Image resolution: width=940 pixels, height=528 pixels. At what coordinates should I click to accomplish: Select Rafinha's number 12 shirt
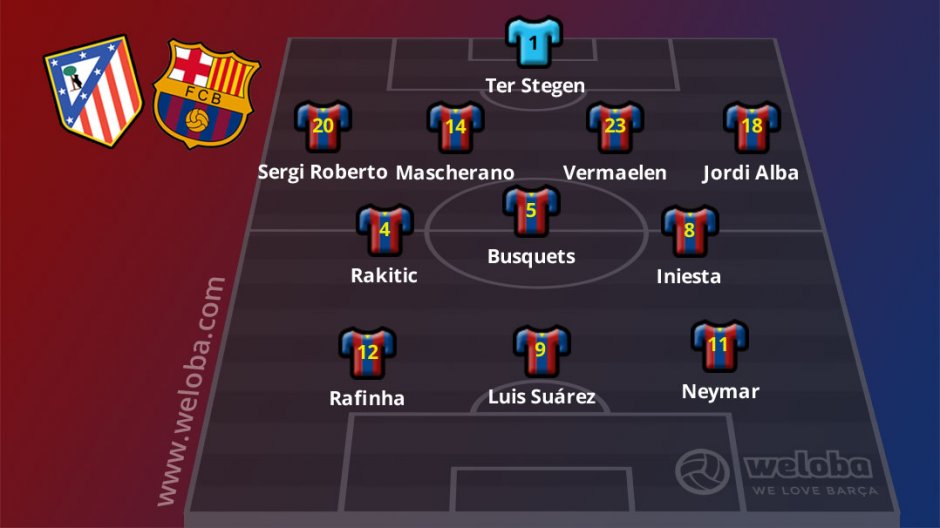367,352
